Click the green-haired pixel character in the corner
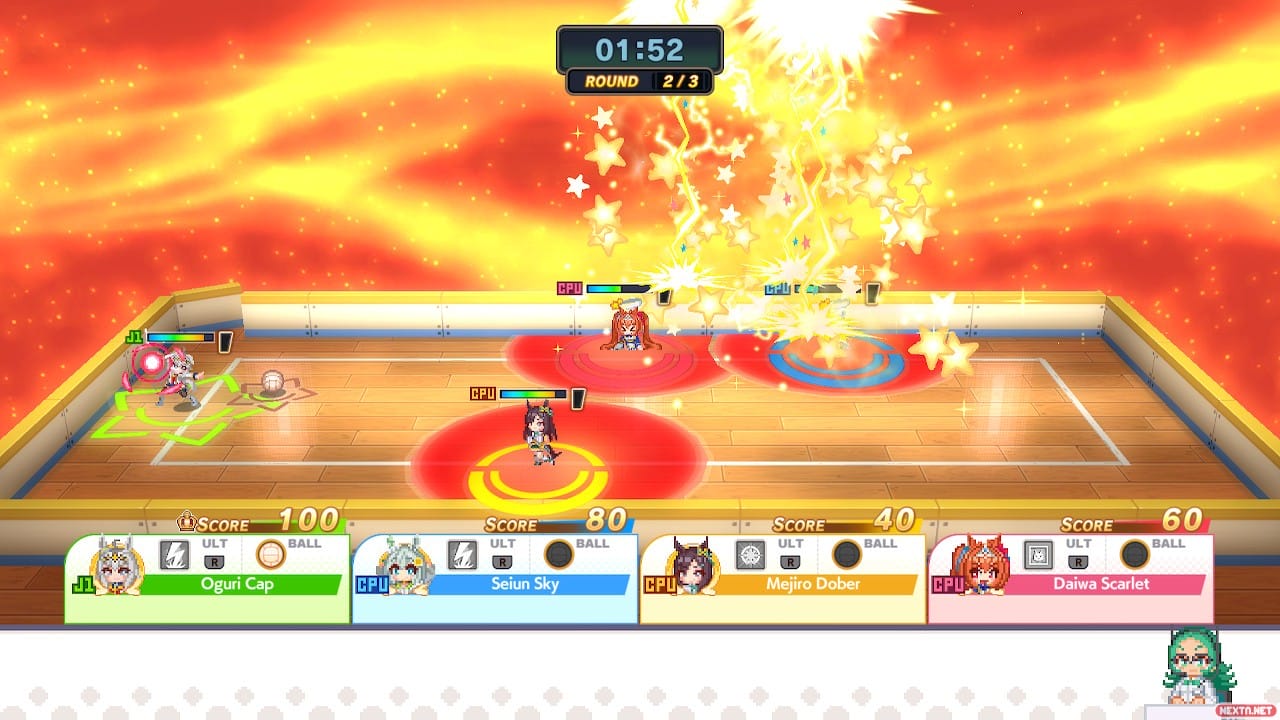 point(1200,665)
